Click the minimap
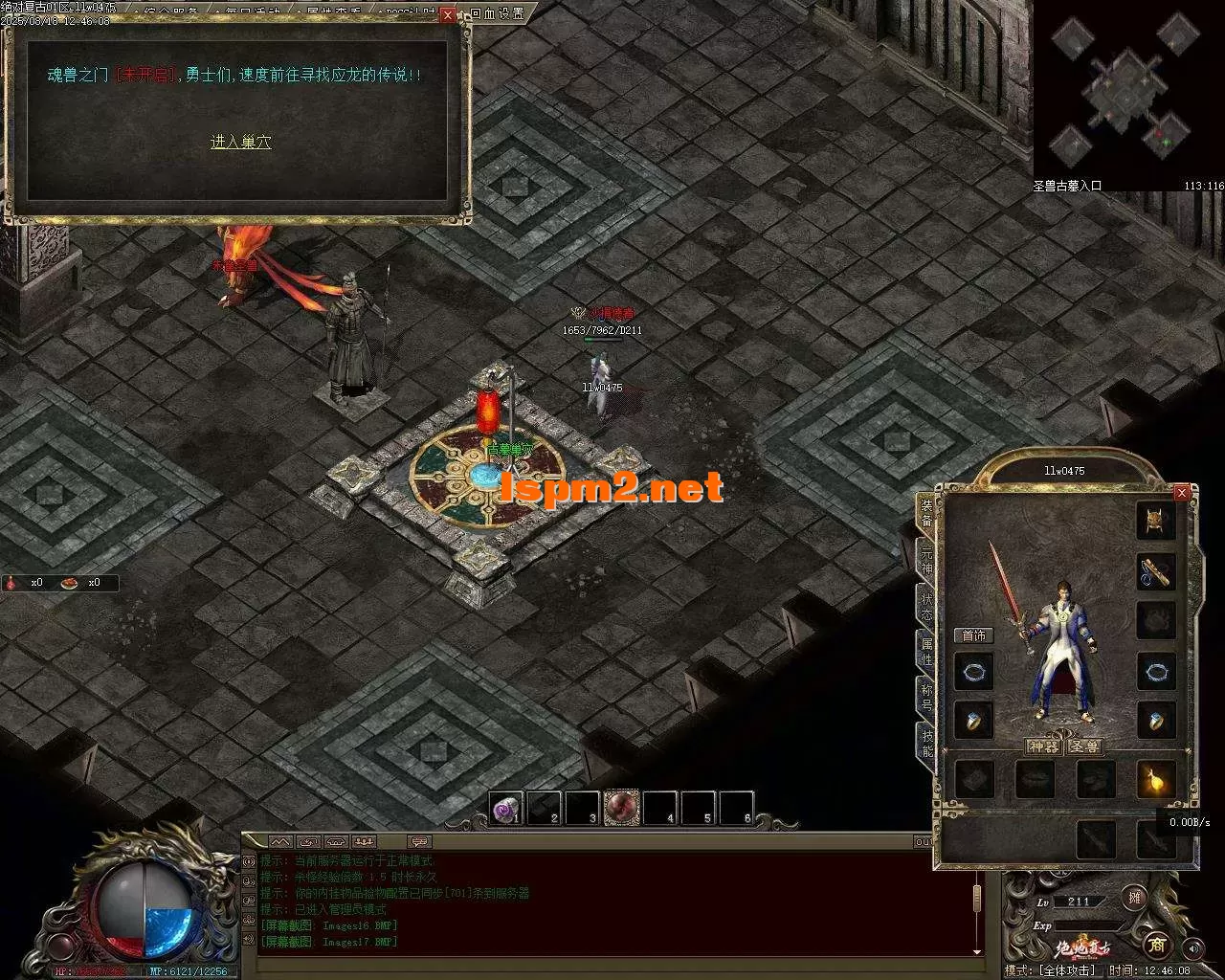1225x980 pixels. [x=1127, y=90]
